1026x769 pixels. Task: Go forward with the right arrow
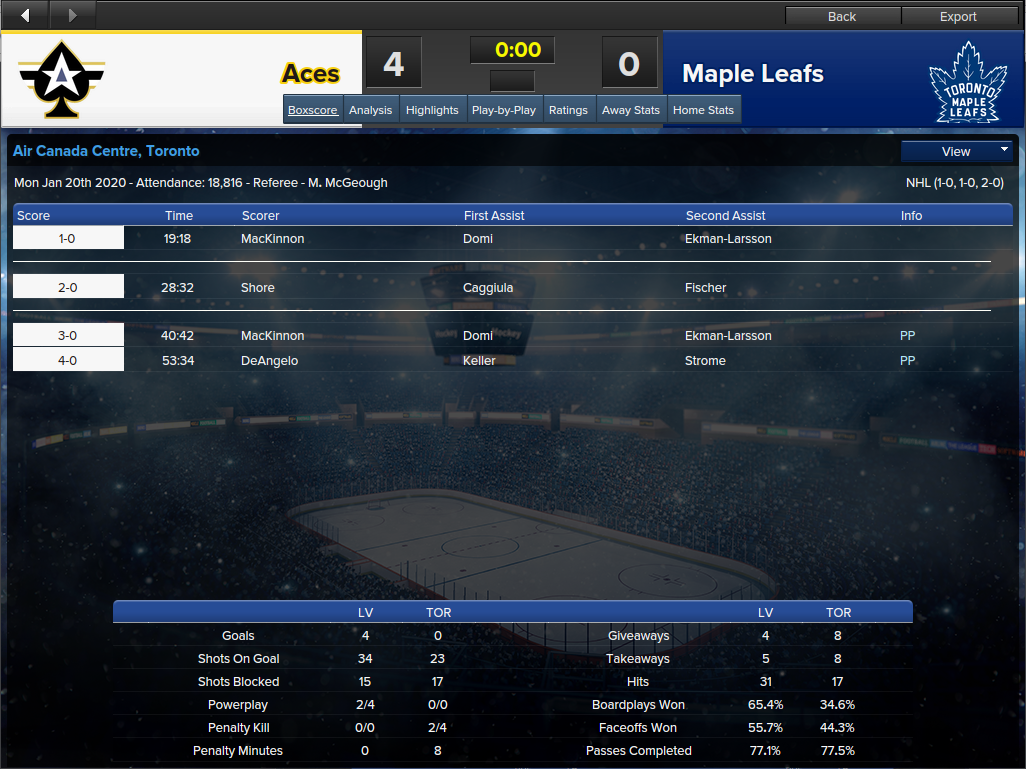[x=72, y=15]
